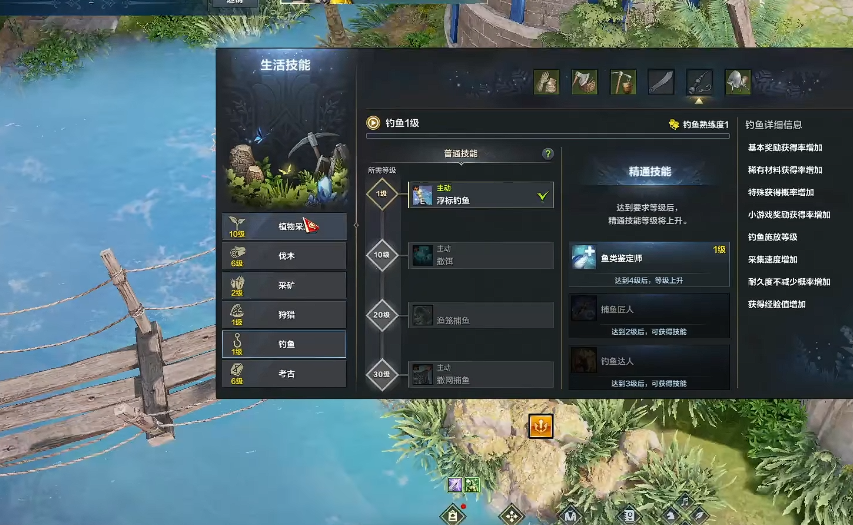The width and height of the screenshot is (853, 525).
Task: Choose the 狩猎 hunting skill
Action: pyautogui.click(x=285, y=315)
